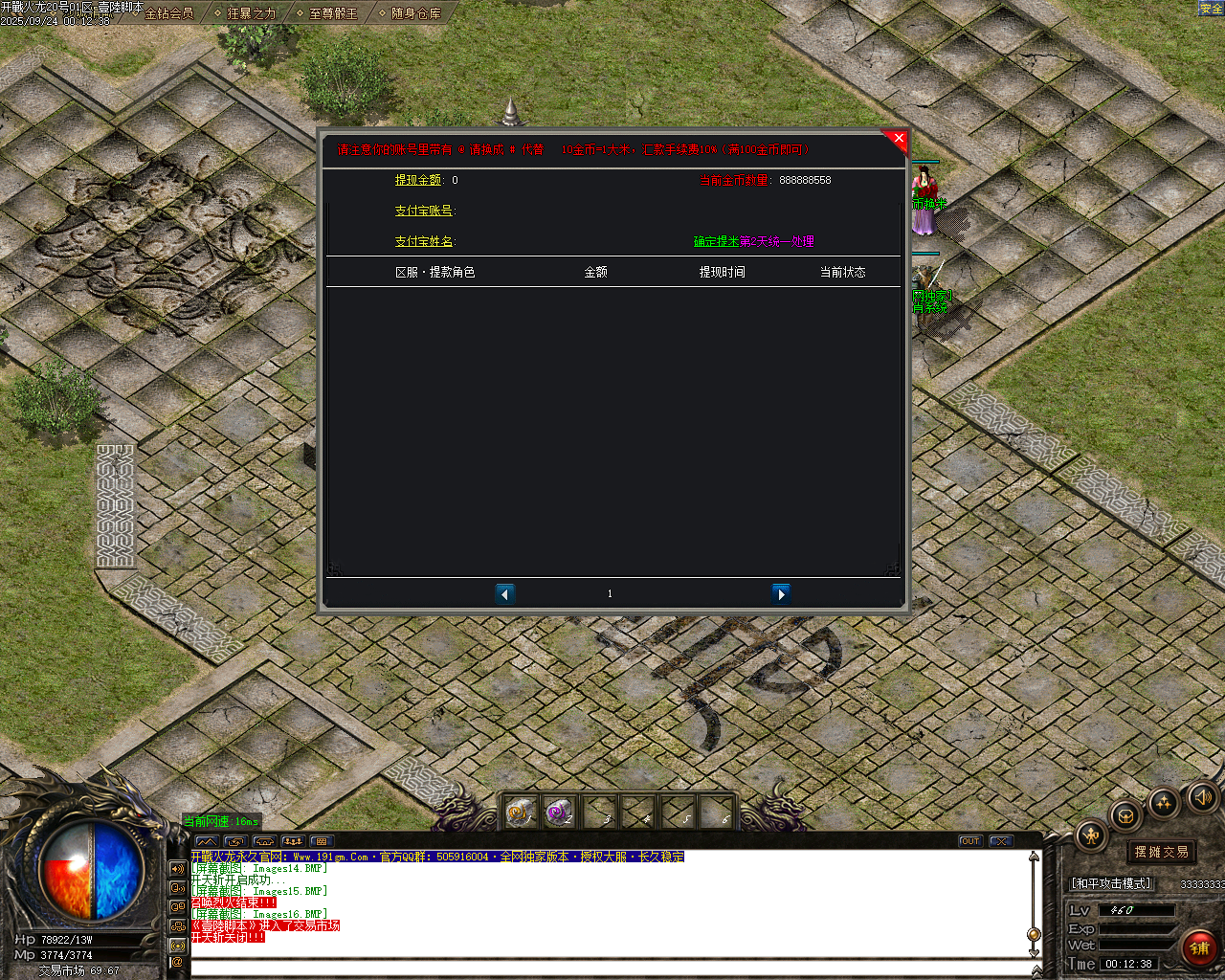Open the shop box icon near the minimap buttons

coord(1125,815)
